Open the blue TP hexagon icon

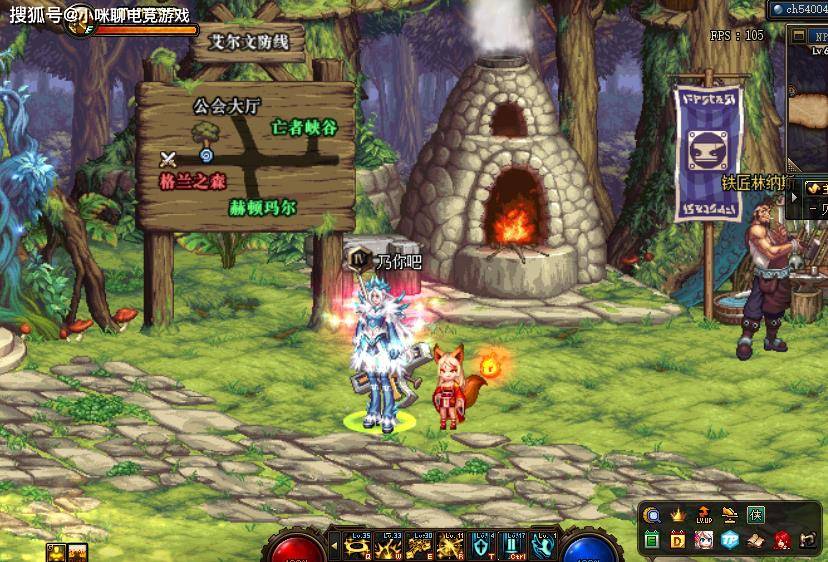[x=730, y=541]
